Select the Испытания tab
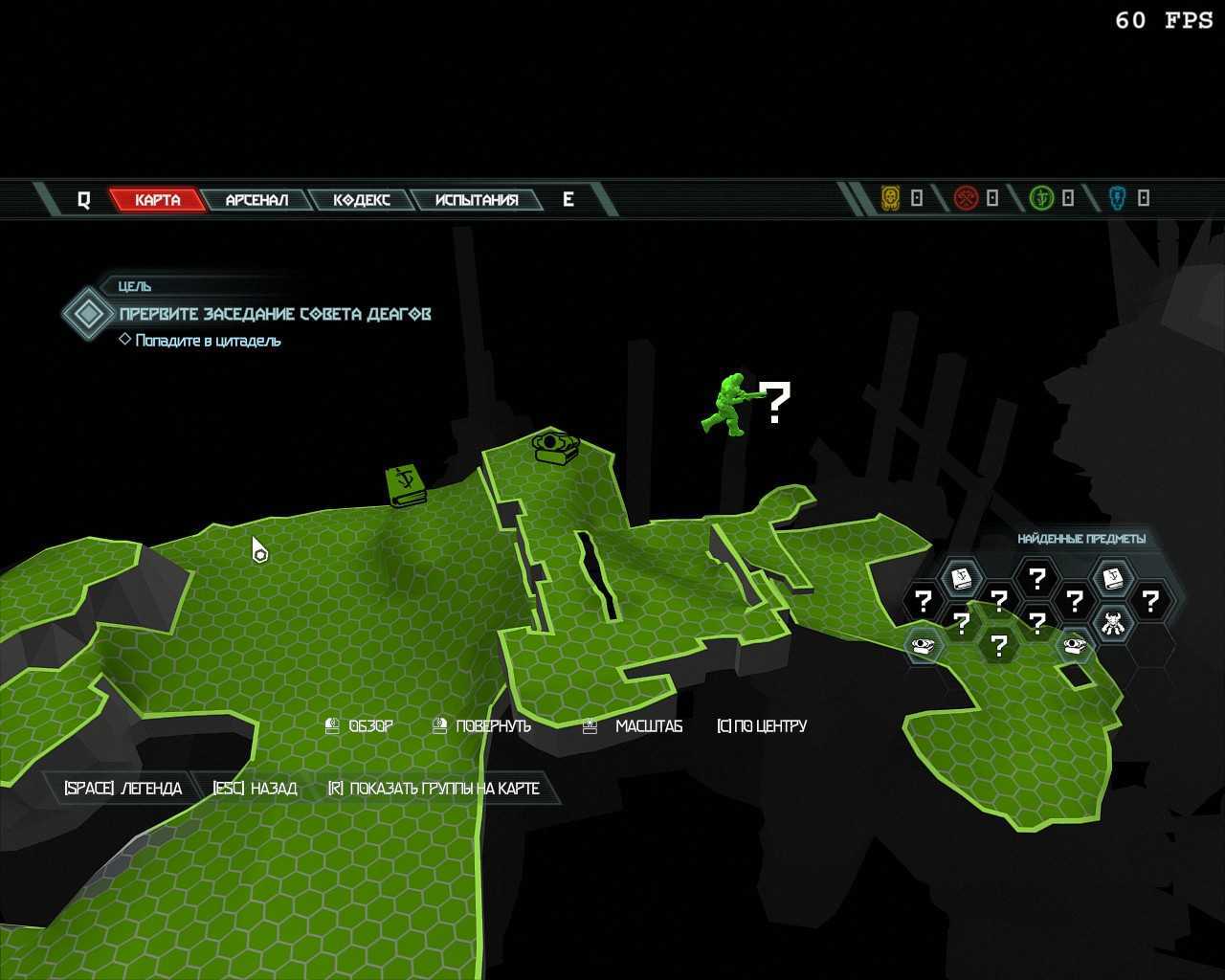 click(476, 200)
